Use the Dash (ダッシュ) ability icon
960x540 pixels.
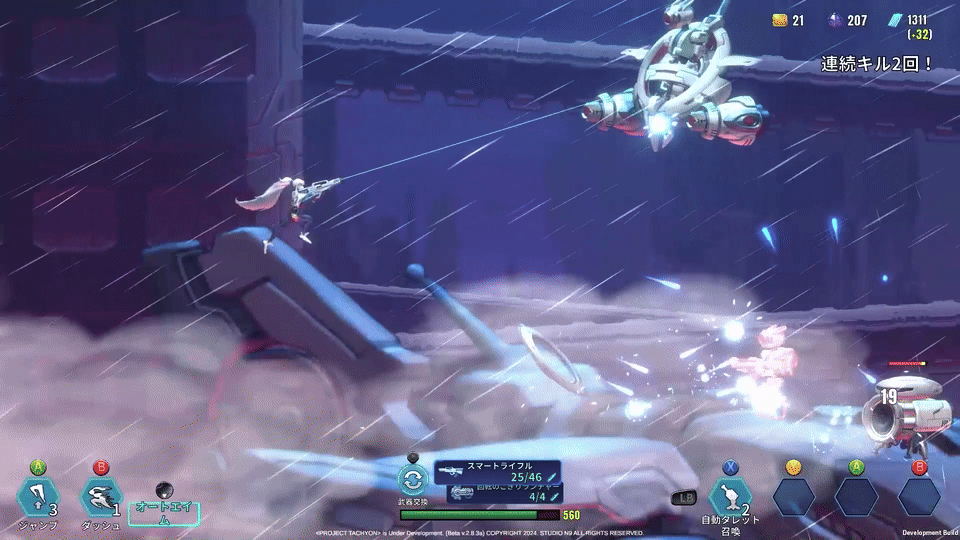(x=100, y=497)
